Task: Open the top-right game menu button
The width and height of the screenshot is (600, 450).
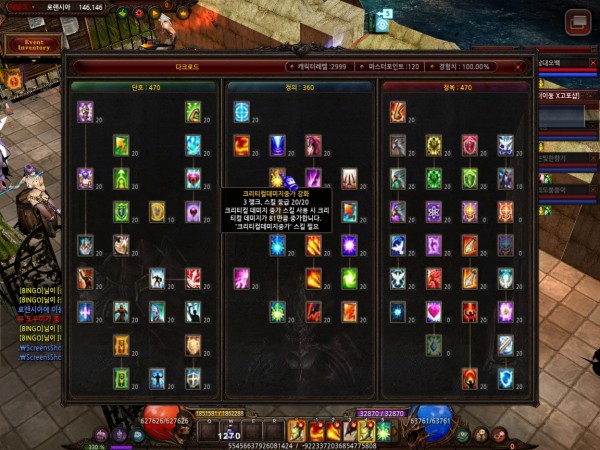Action: coord(577,22)
